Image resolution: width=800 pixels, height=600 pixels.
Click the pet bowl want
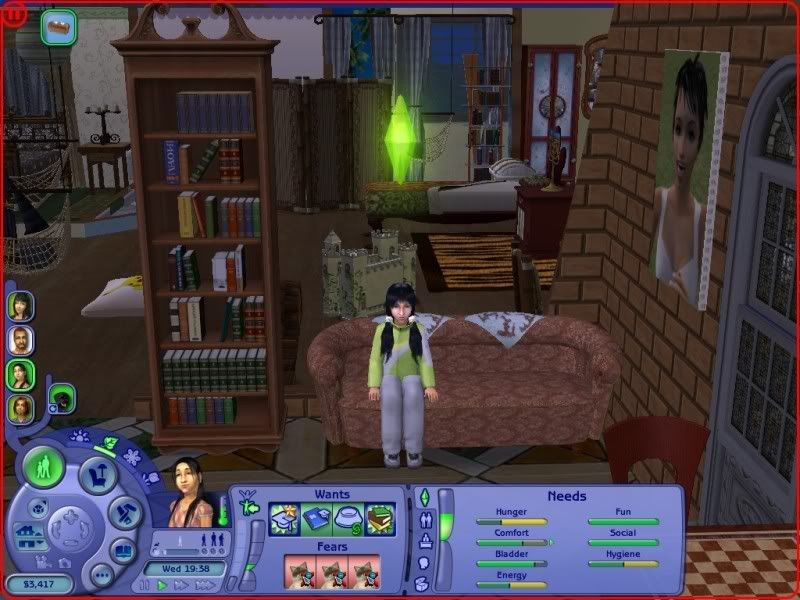click(x=347, y=518)
